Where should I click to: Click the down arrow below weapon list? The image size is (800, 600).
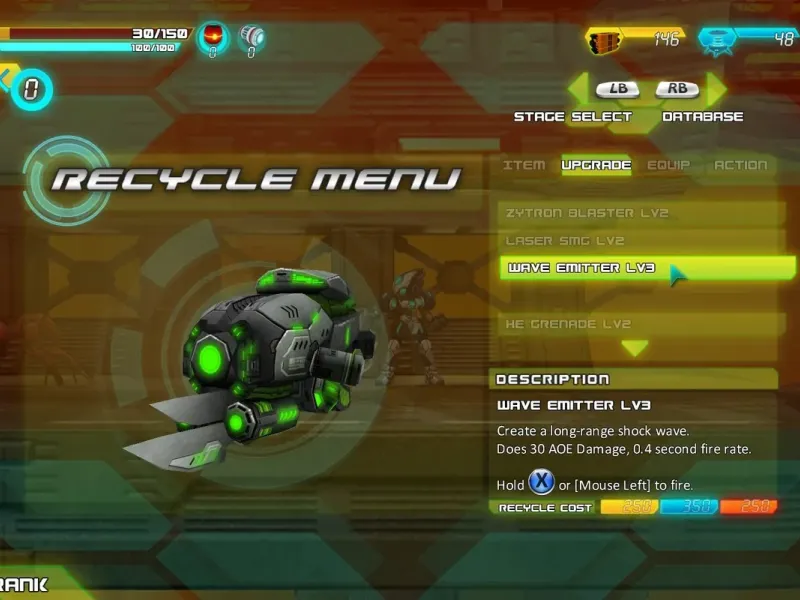(x=635, y=348)
